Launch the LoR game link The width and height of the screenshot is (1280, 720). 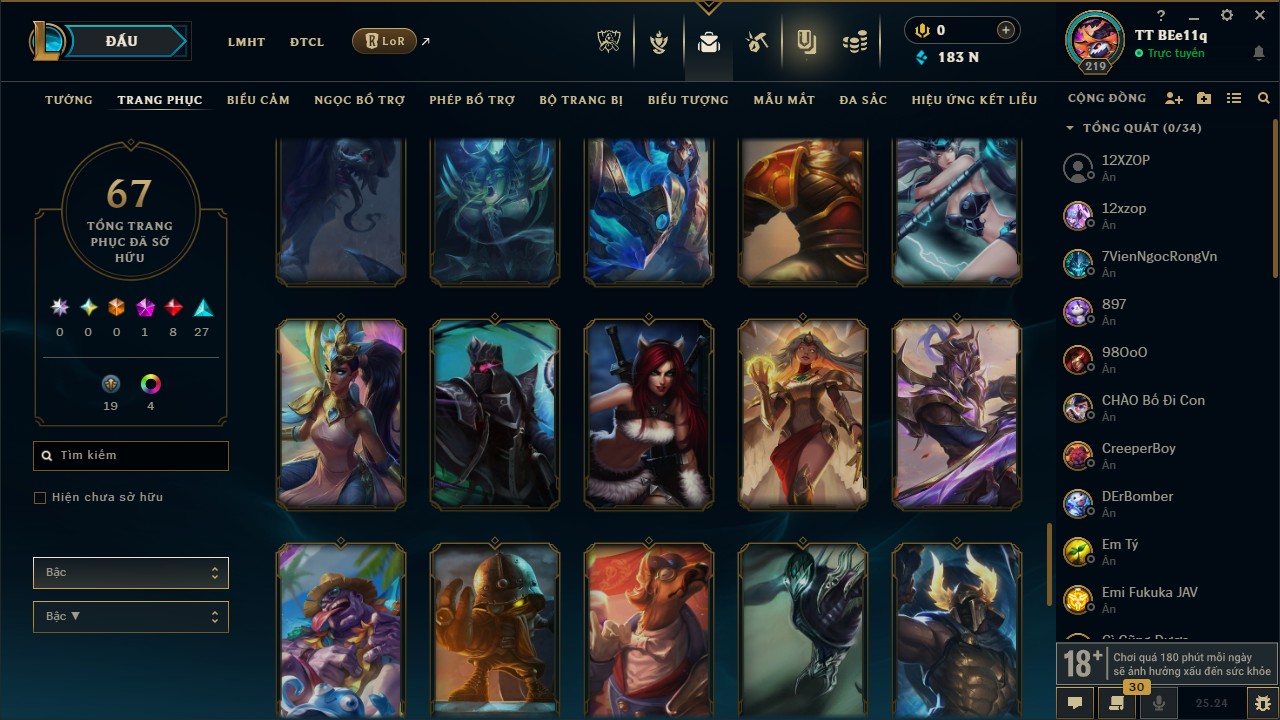(x=385, y=41)
